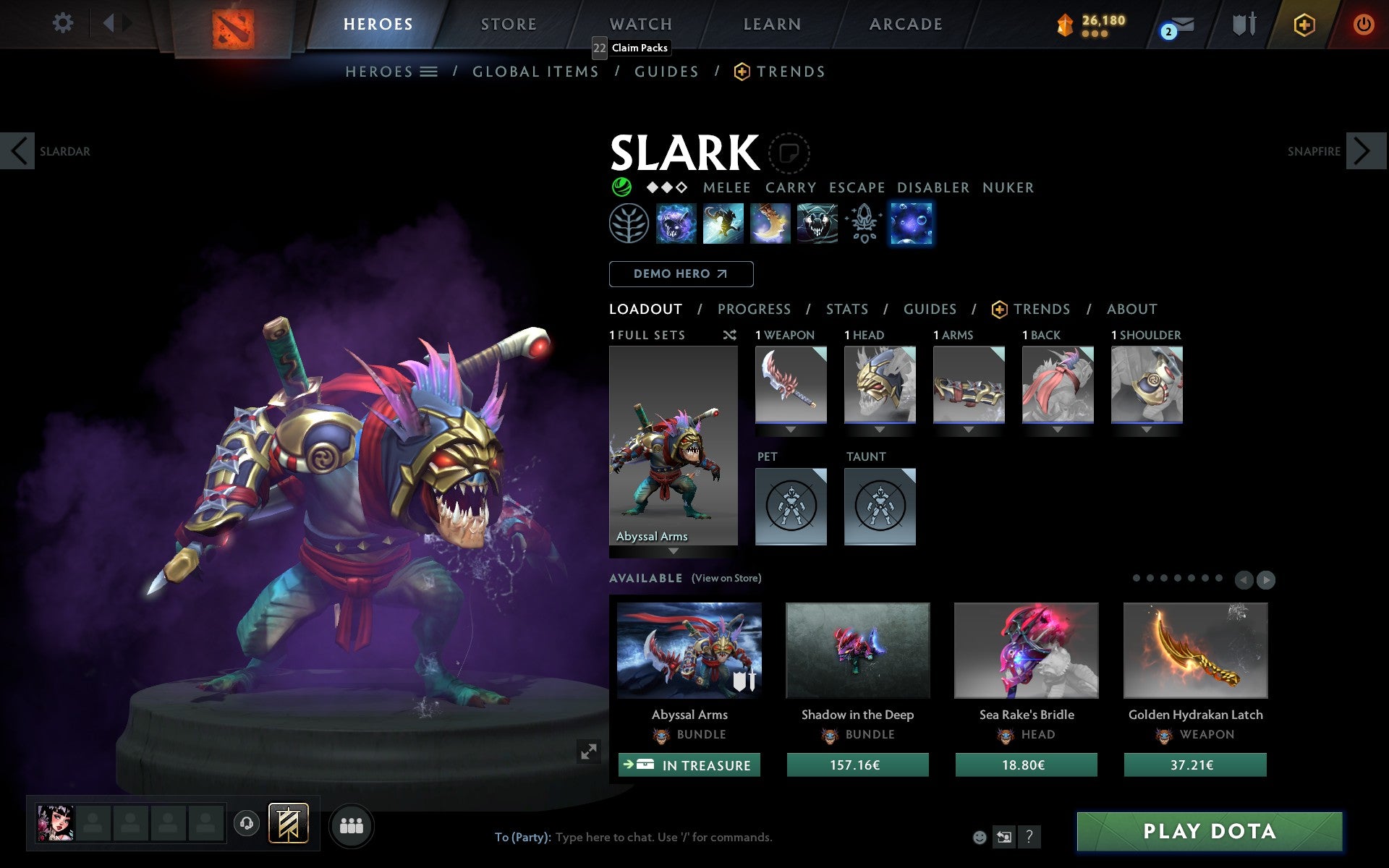This screenshot has width=1389, height=868.
Task: Toggle the voice chat headphone icon
Action: coord(246,822)
